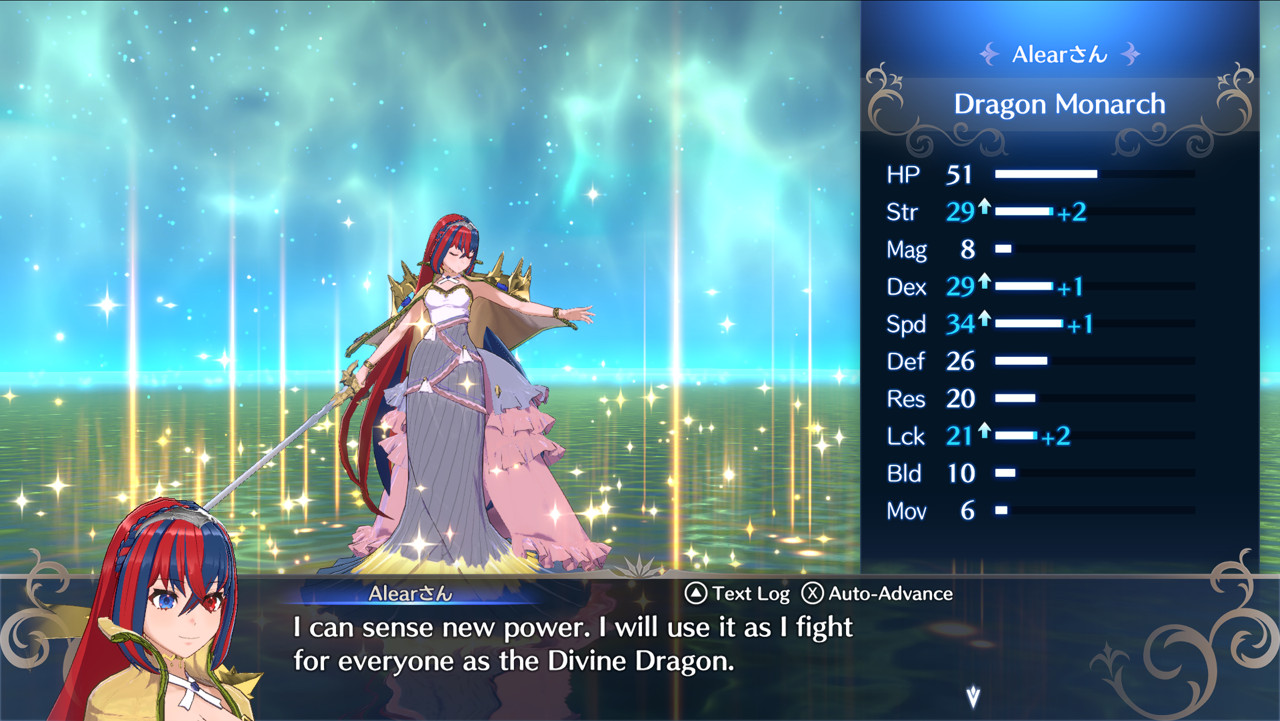Select the HP stat label
1280x721 pixels.
tap(903, 174)
